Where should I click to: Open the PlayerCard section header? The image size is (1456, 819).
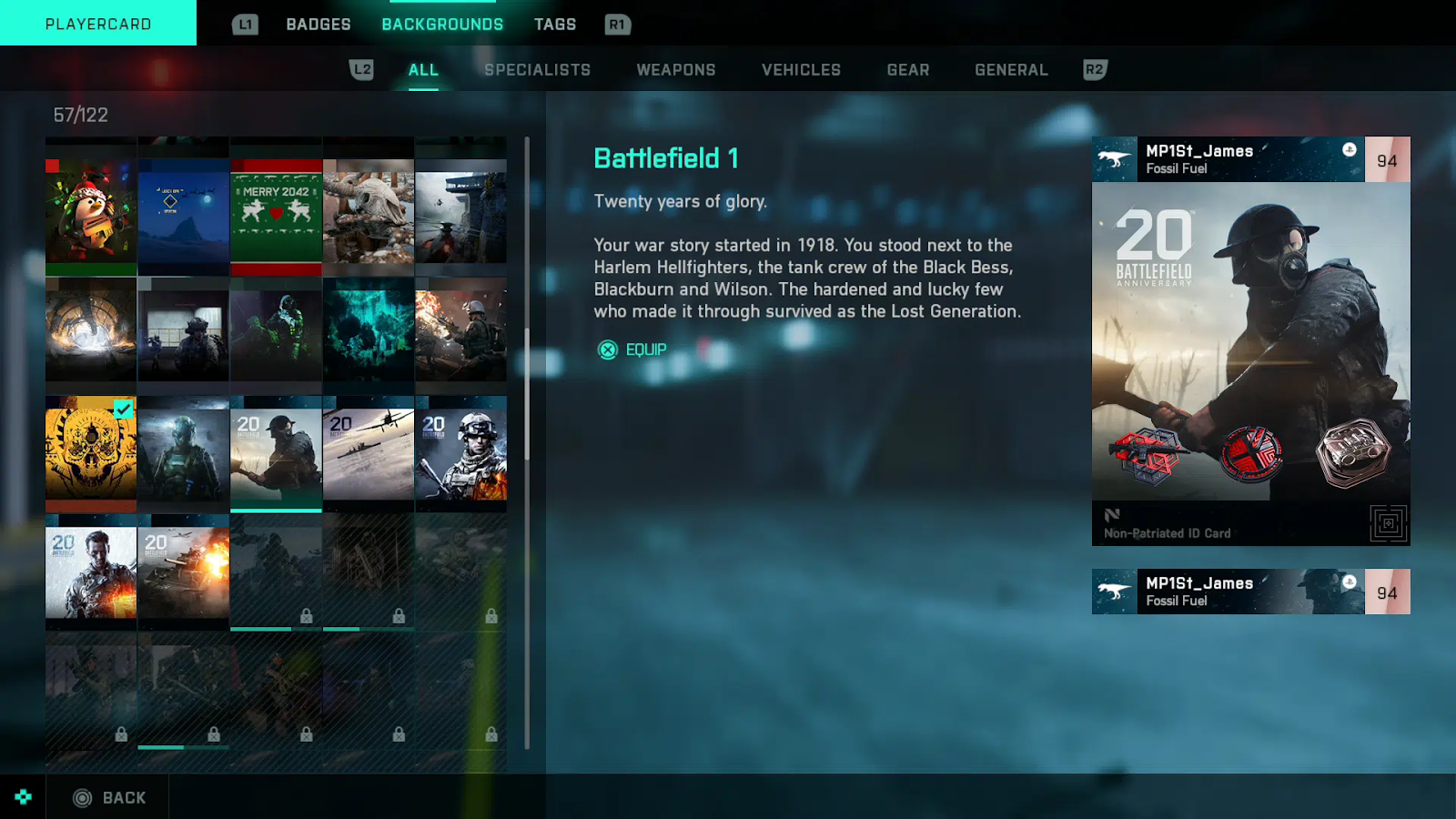[x=98, y=24]
